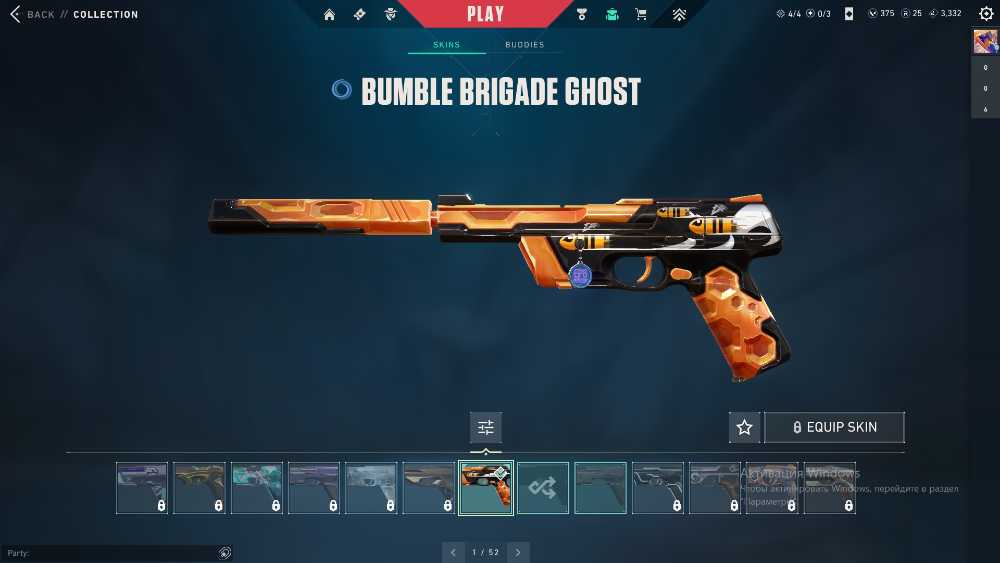The width and height of the screenshot is (1000, 563).
Task: Go to the next skins page
Action: 518,552
